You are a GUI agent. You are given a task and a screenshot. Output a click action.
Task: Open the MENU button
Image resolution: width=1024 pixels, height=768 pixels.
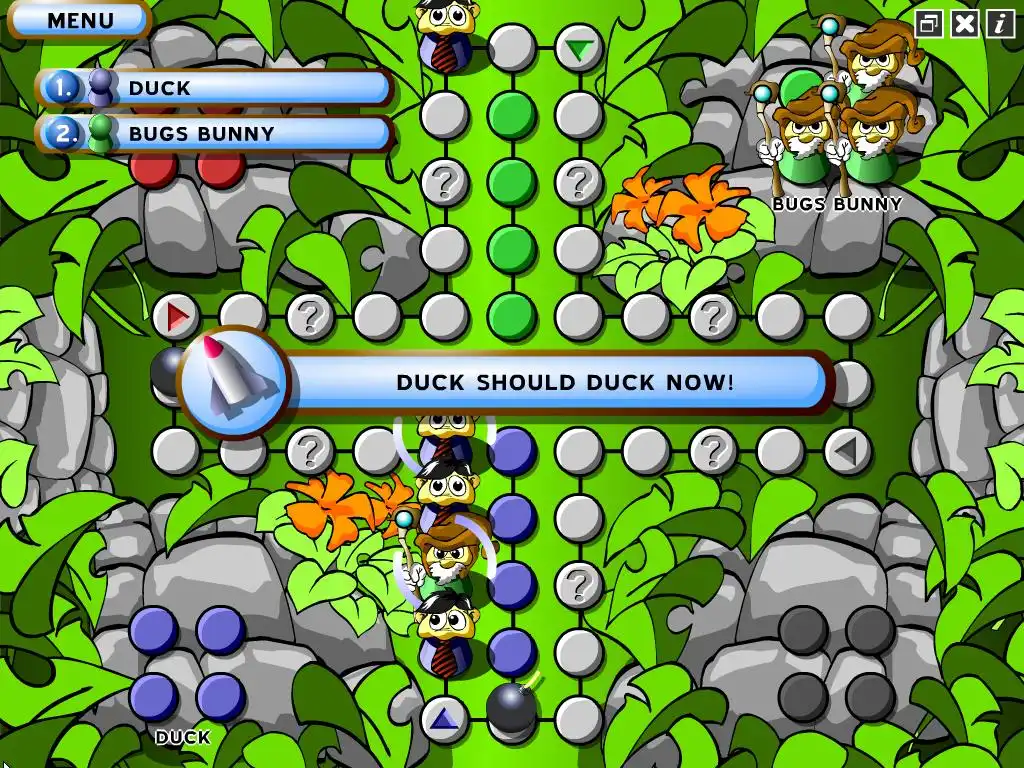pos(80,20)
